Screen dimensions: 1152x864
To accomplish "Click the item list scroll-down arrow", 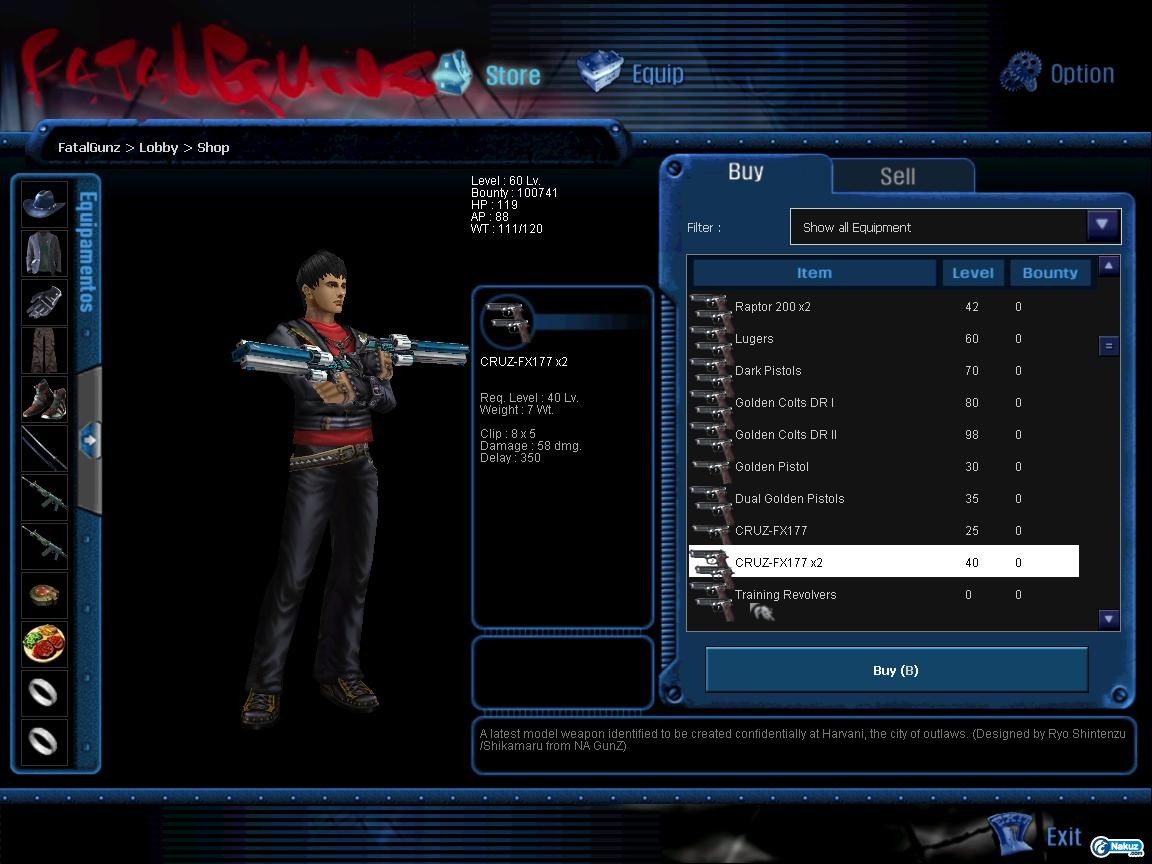I will click(x=1108, y=619).
